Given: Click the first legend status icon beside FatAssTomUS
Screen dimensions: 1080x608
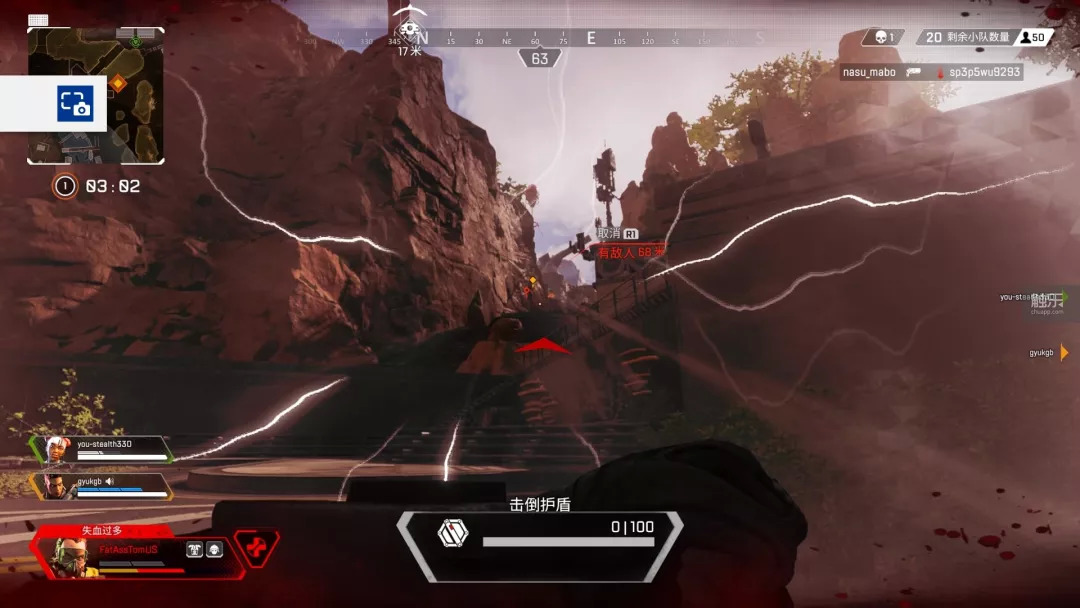Looking at the screenshot, I should (x=194, y=549).
